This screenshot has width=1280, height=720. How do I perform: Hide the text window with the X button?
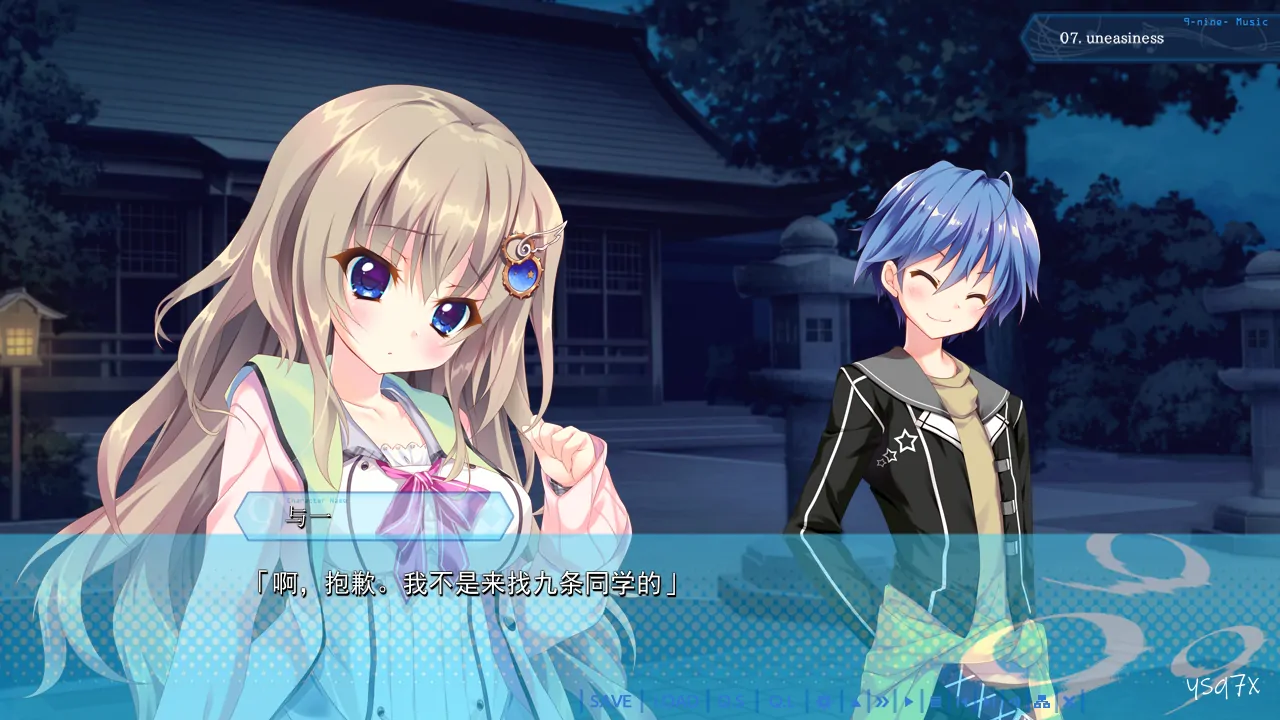(1069, 701)
